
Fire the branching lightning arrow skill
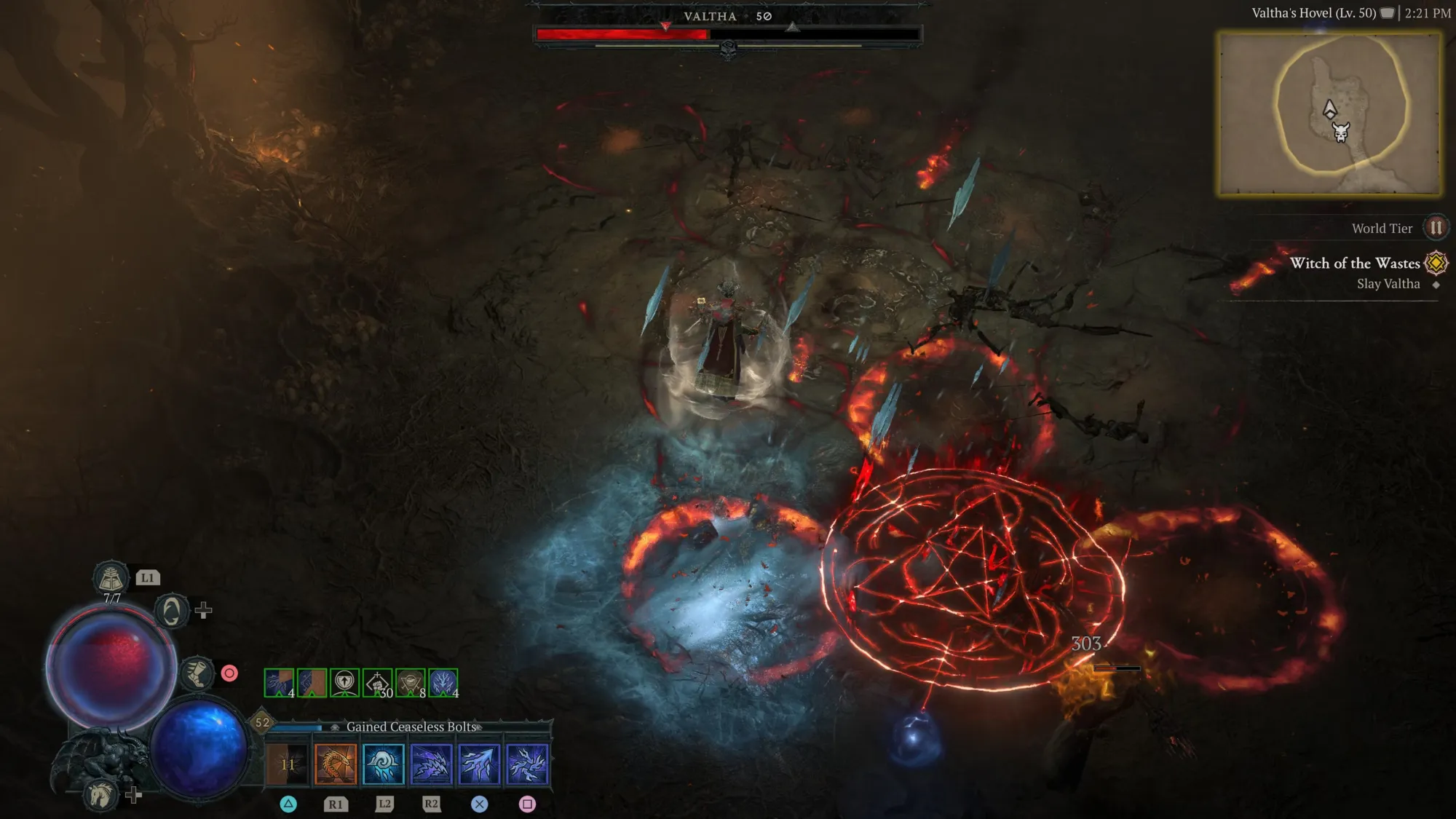coord(479,764)
